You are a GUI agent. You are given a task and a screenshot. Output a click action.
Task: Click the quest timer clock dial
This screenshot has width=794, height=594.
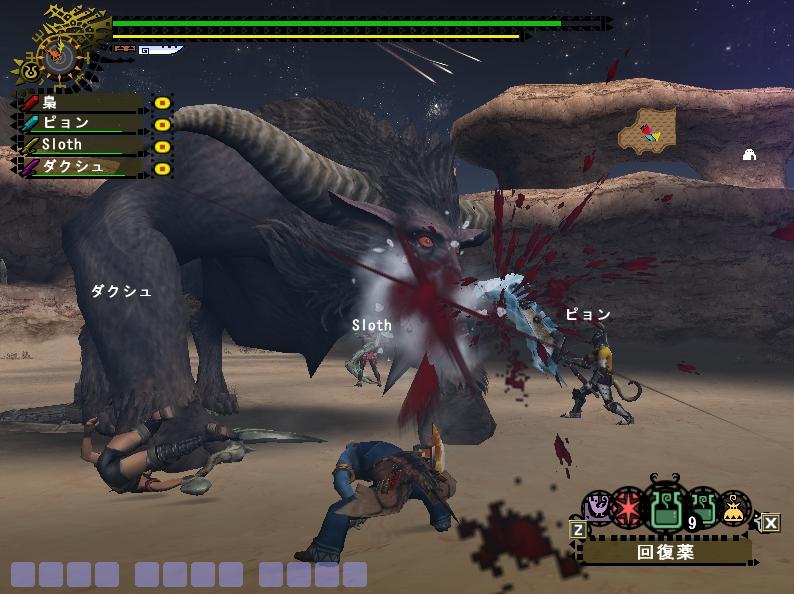(x=56, y=55)
